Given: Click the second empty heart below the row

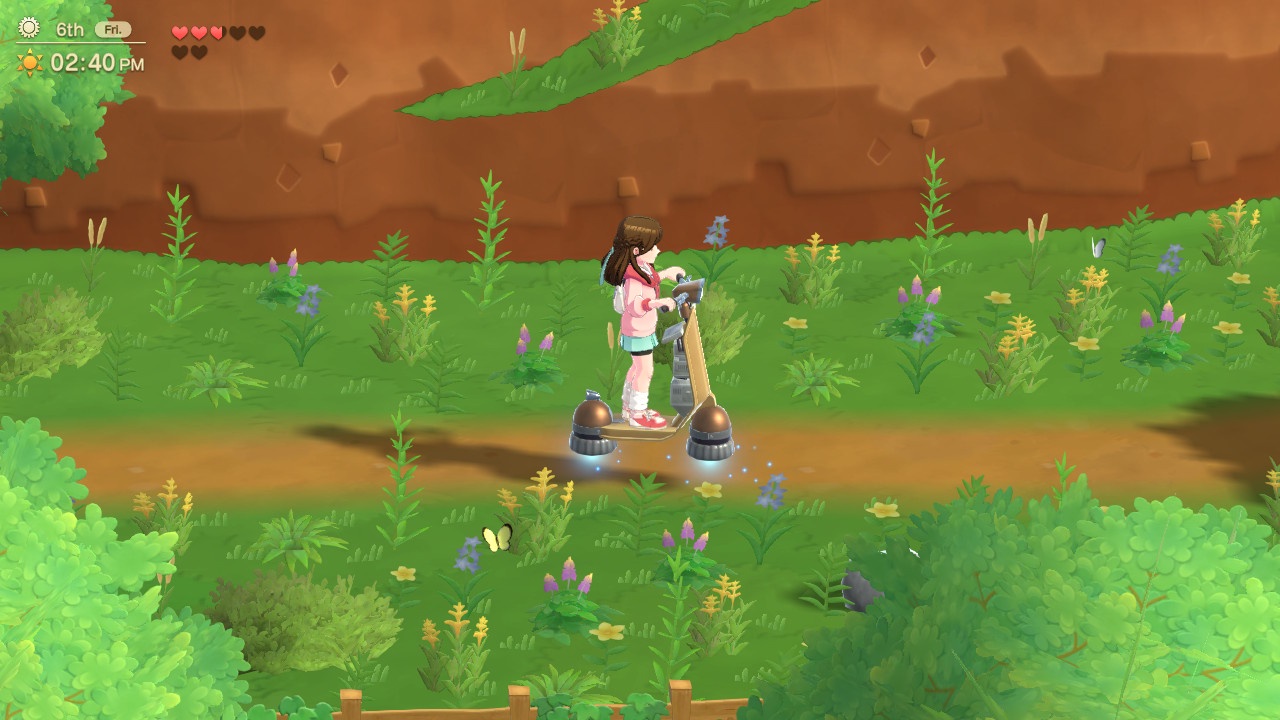Looking at the screenshot, I should (199, 52).
